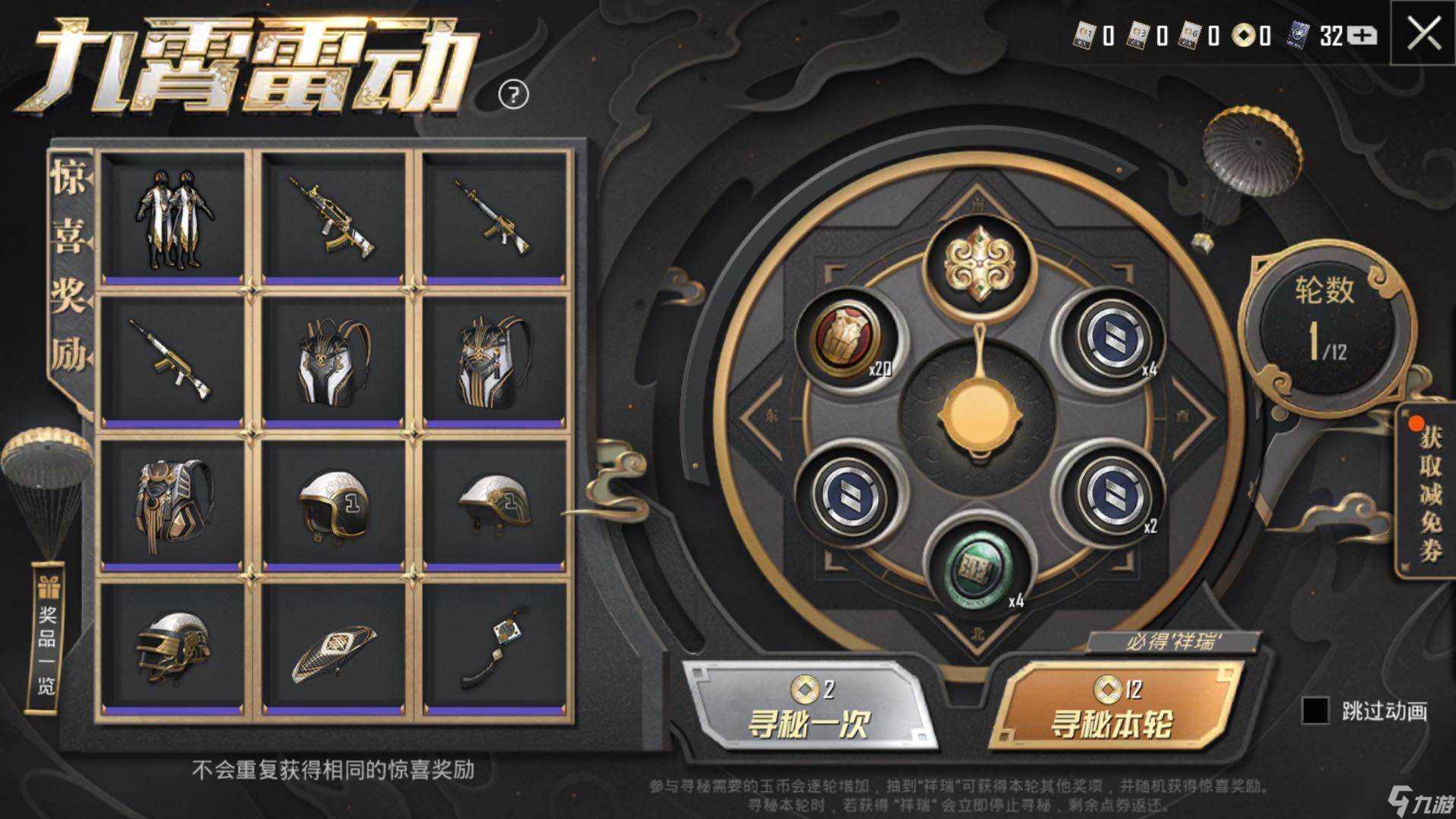
Task: Select the green jade token x4 prize
Action: pos(979,565)
